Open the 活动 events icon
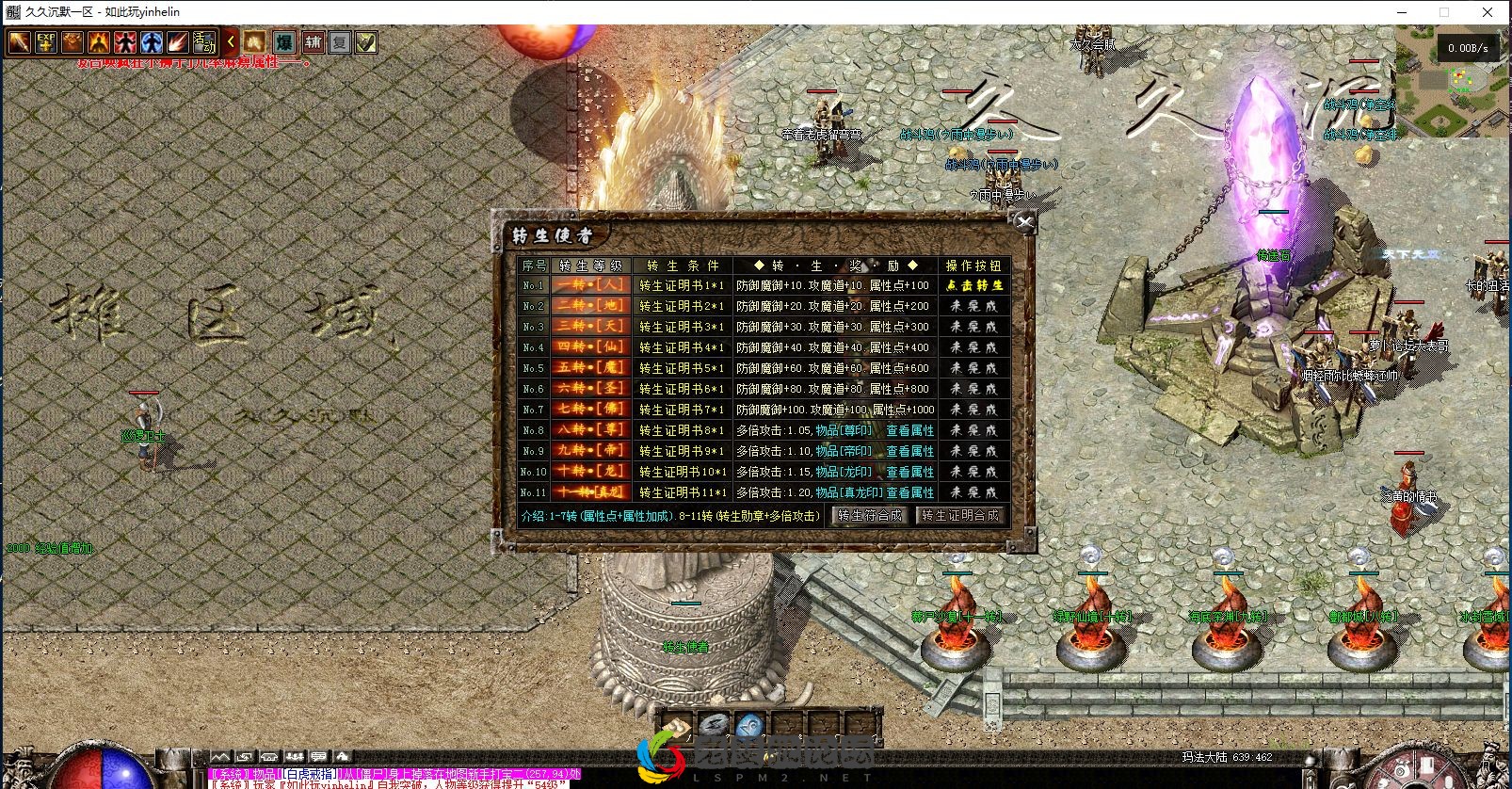The width and height of the screenshot is (1512, 789). 204,42
